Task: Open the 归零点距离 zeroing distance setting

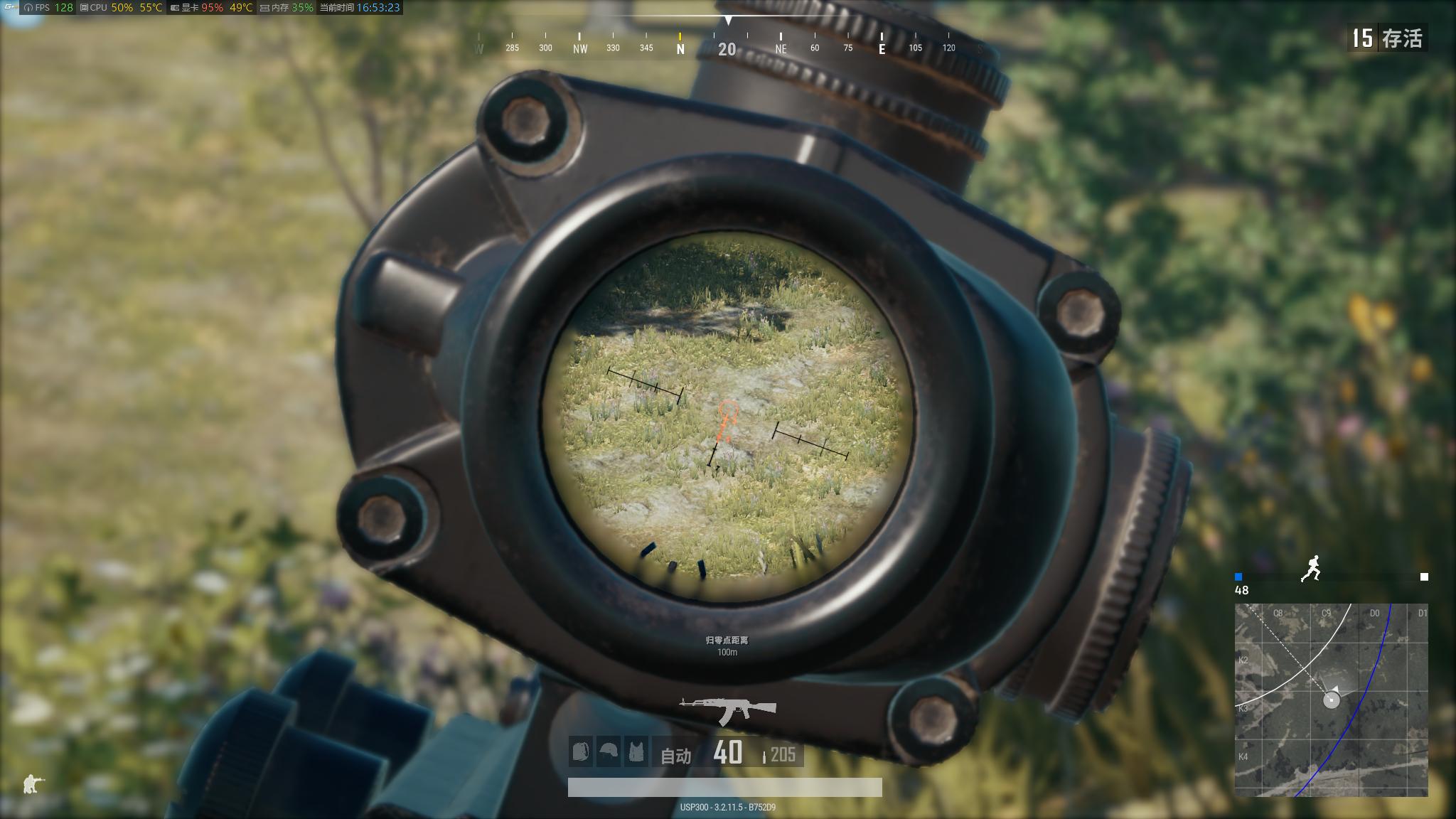Action: click(x=727, y=639)
